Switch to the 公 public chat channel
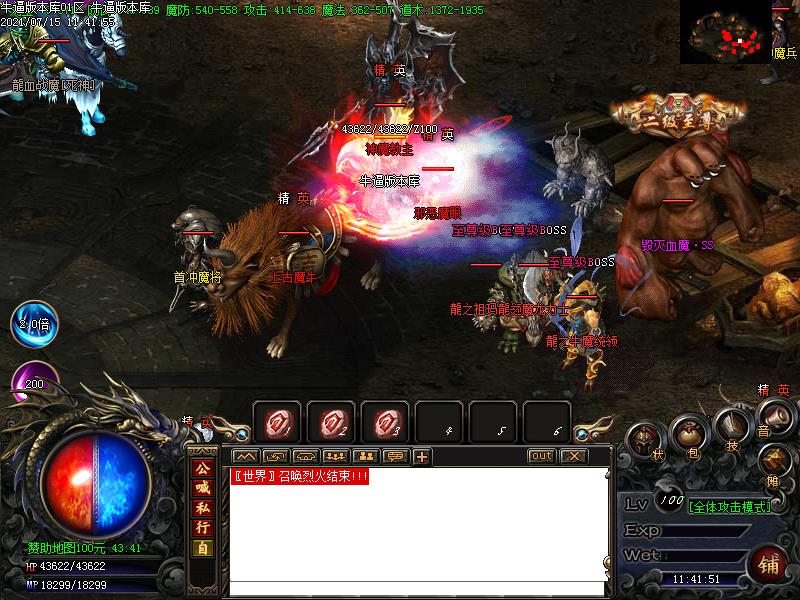The height and width of the screenshot is (600, 800). [202, 468]
